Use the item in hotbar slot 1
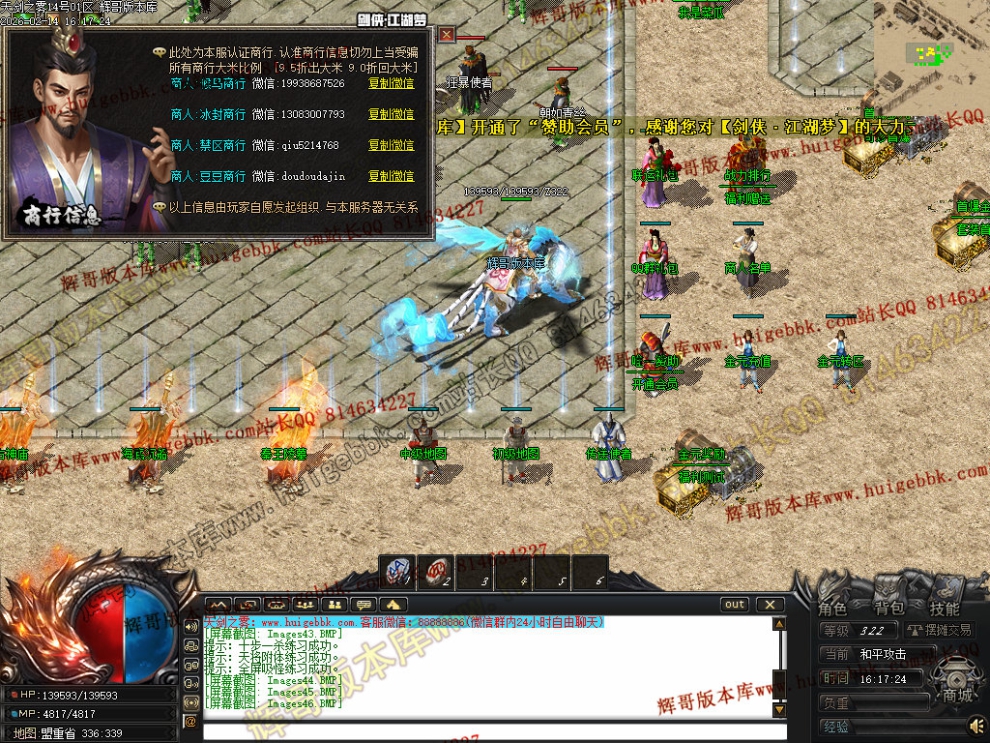 (x=398, y=572)
